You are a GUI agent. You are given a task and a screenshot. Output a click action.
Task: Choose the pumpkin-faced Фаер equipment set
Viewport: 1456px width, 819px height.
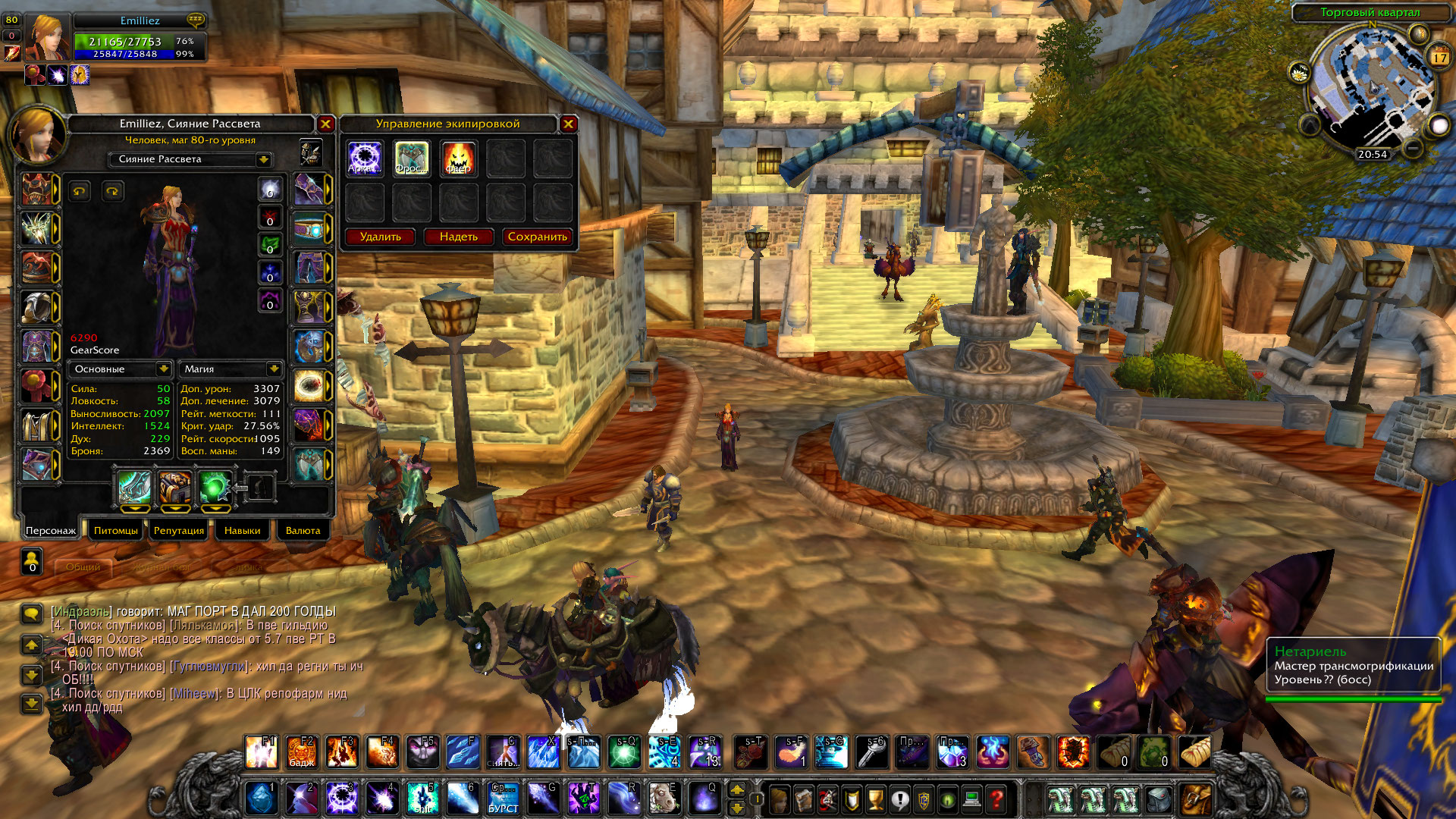[x=459, y=158]
